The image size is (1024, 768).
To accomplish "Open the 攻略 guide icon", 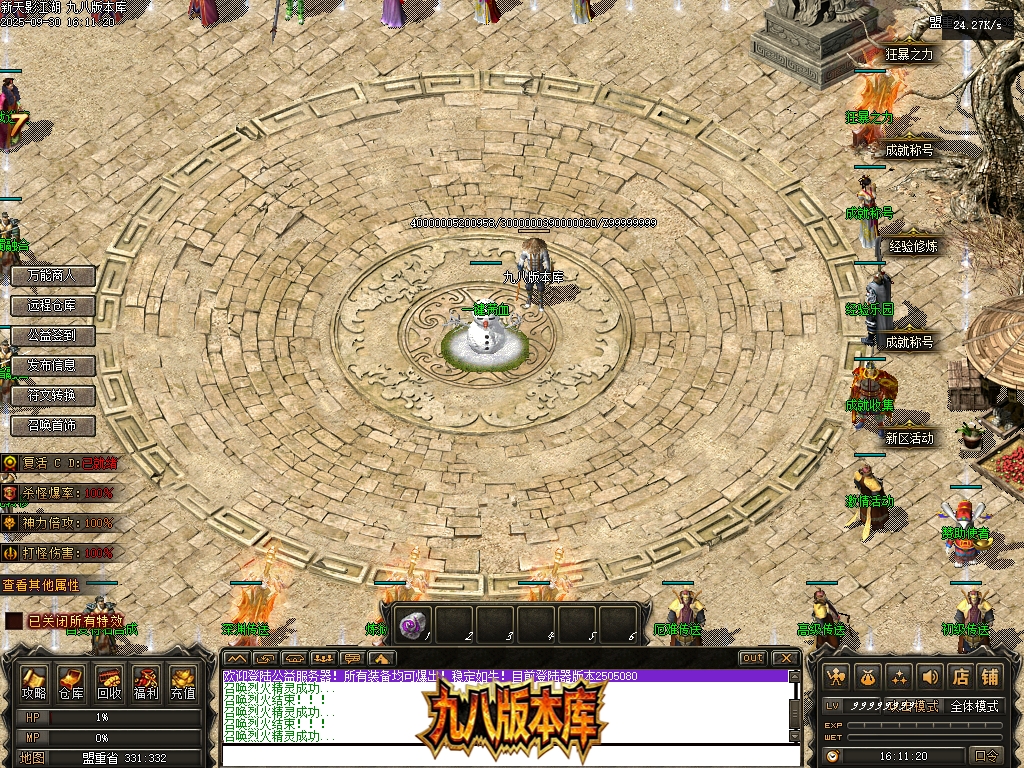I will pyautogui.click(x=34, y=681).
